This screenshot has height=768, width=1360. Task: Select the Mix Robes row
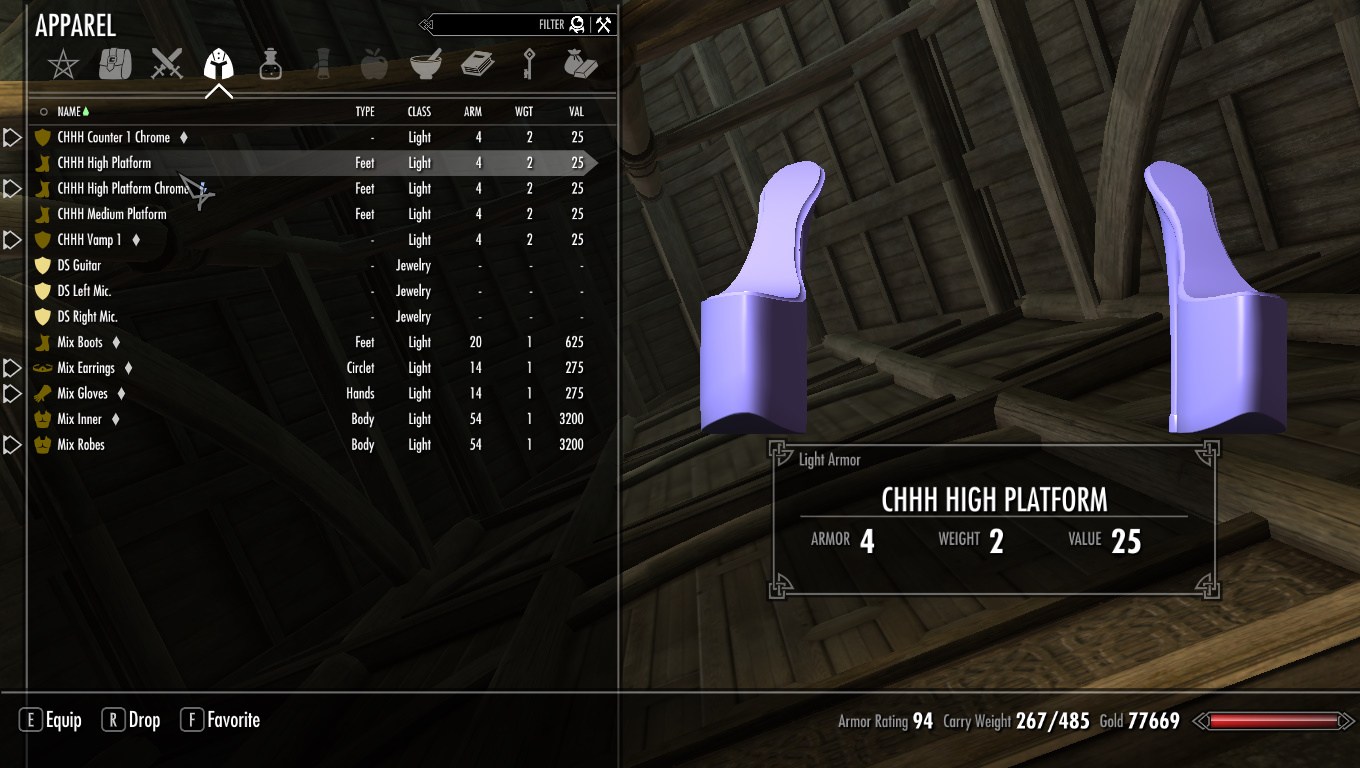click(x=81, y=445)
